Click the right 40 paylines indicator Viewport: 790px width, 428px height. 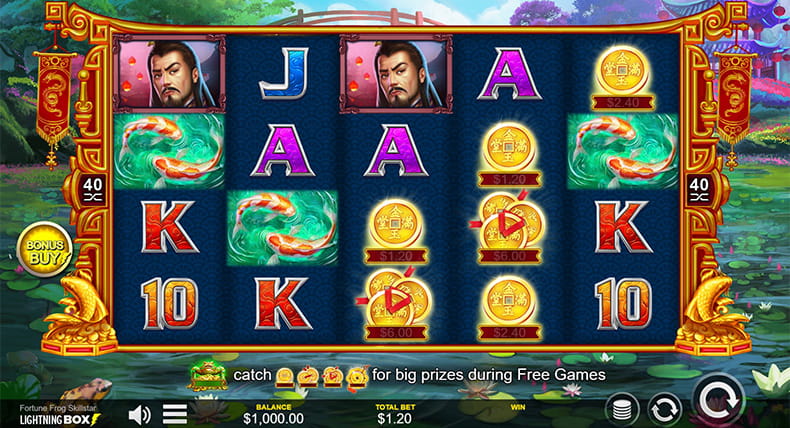tap(699, 190)
